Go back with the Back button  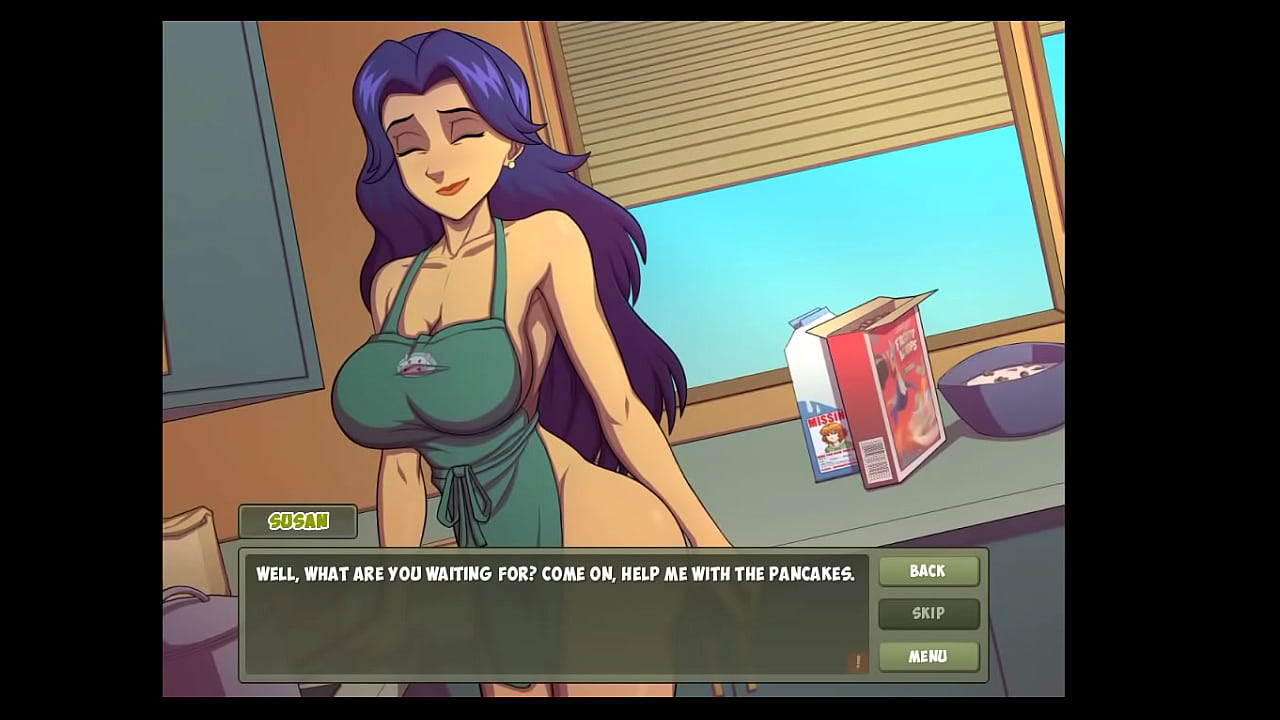tap(928, 571)
